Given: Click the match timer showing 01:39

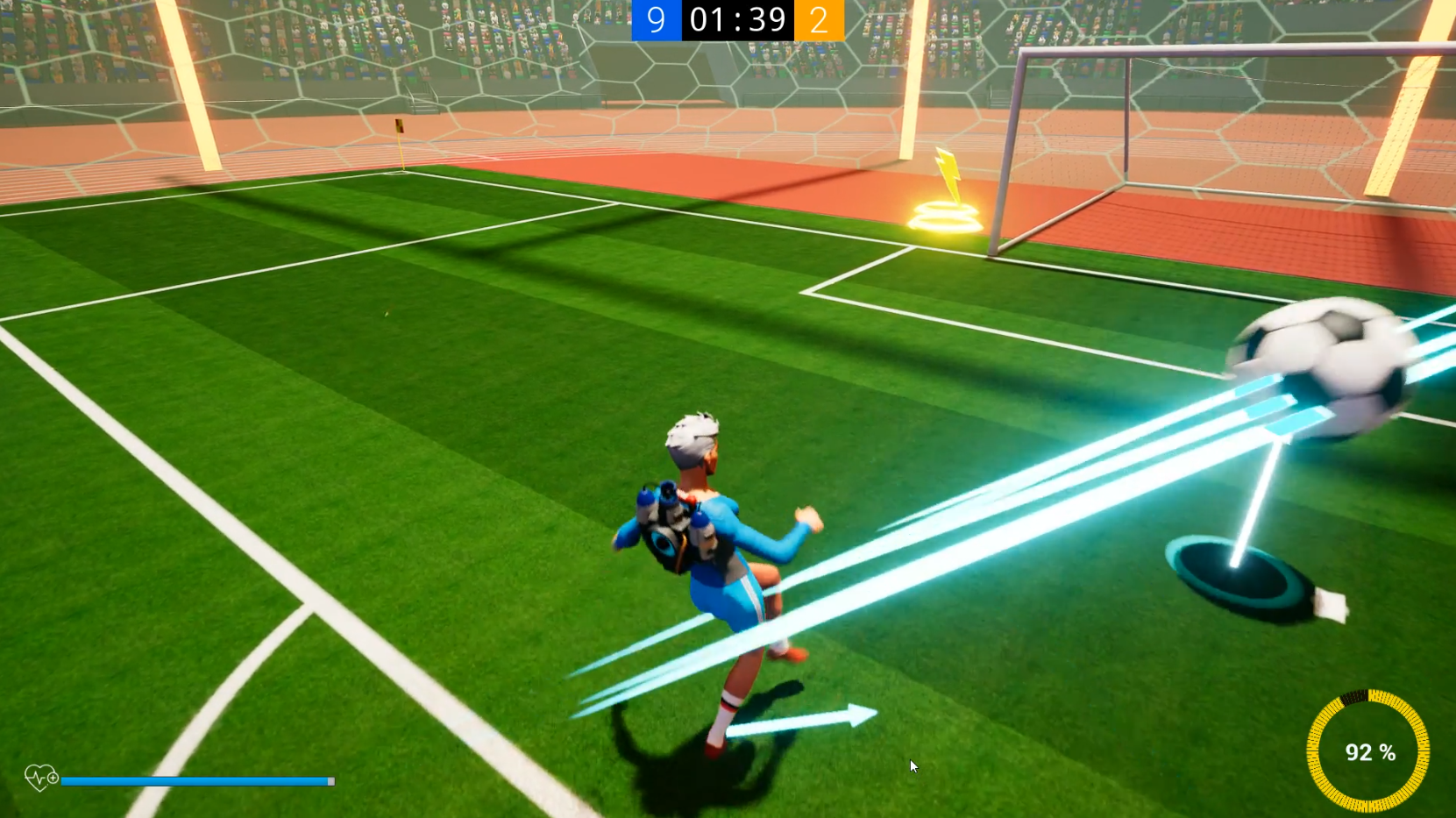Looking at the screenshot, I should tap(736, 20).
